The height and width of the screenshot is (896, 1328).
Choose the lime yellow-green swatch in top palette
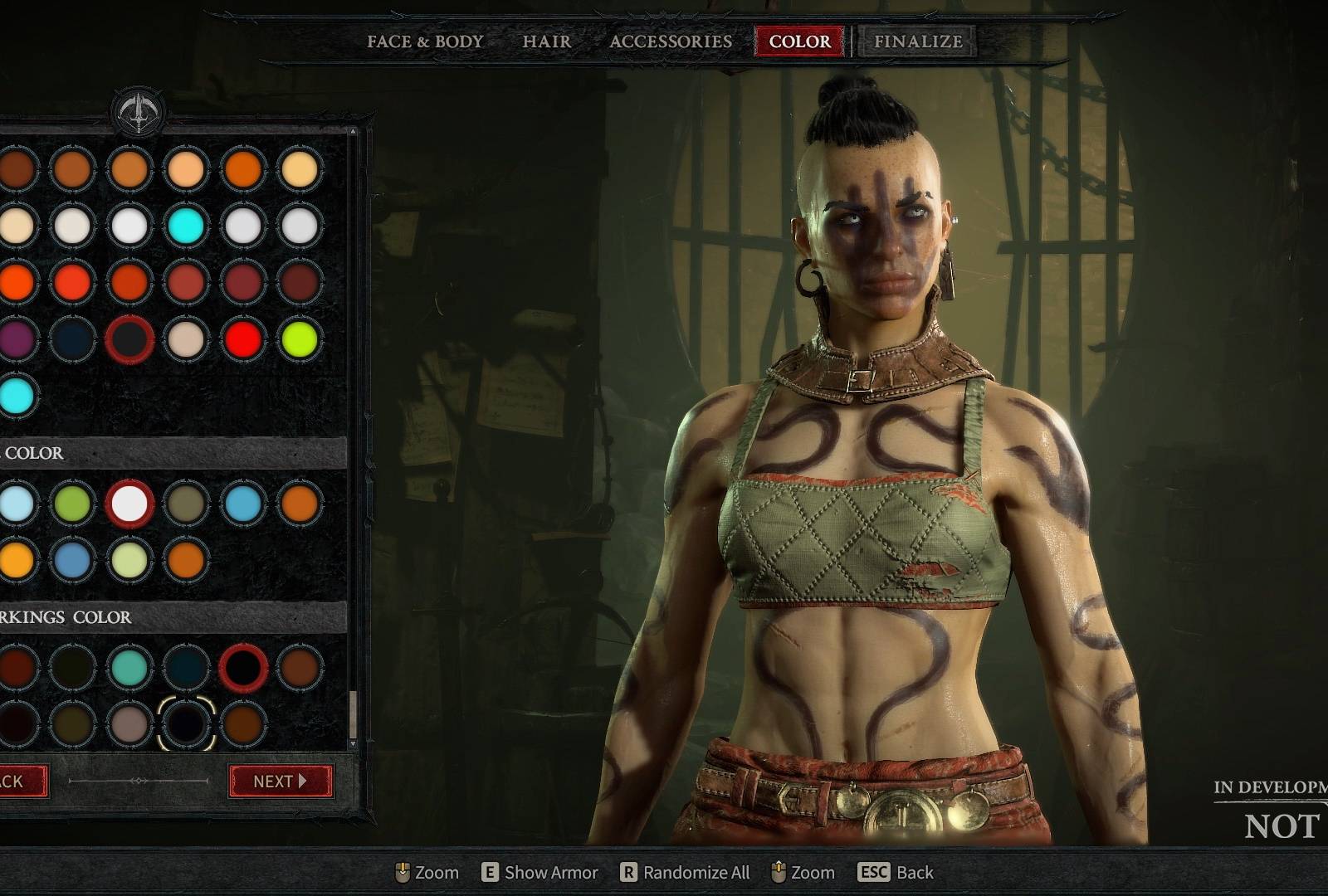[299, 339]
